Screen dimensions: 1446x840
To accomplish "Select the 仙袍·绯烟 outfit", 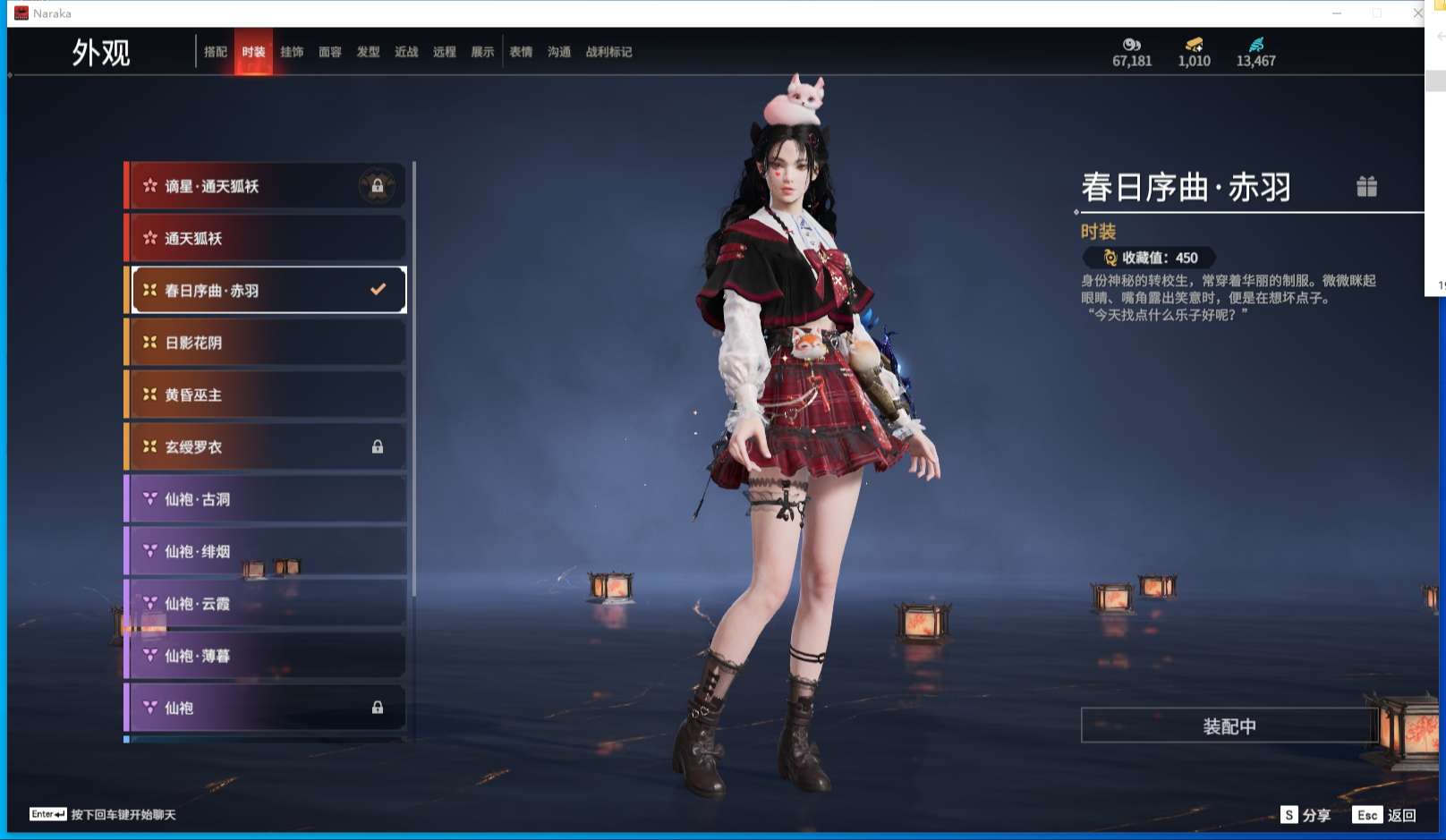I will pyautogui.click(x=265, y=551).
